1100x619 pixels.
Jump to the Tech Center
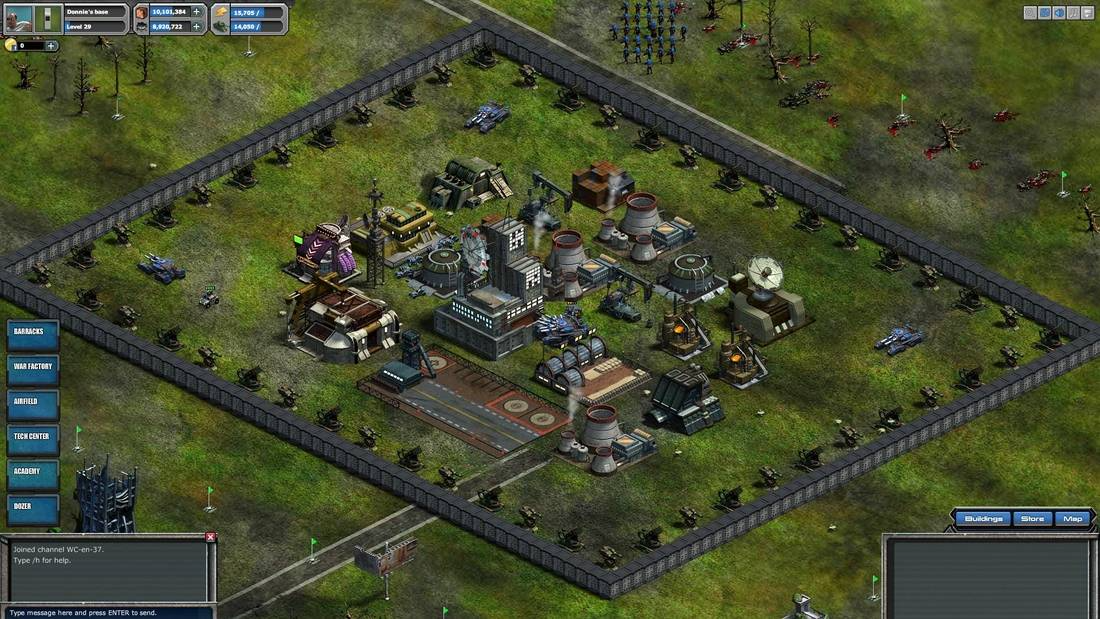pos(33,439)
